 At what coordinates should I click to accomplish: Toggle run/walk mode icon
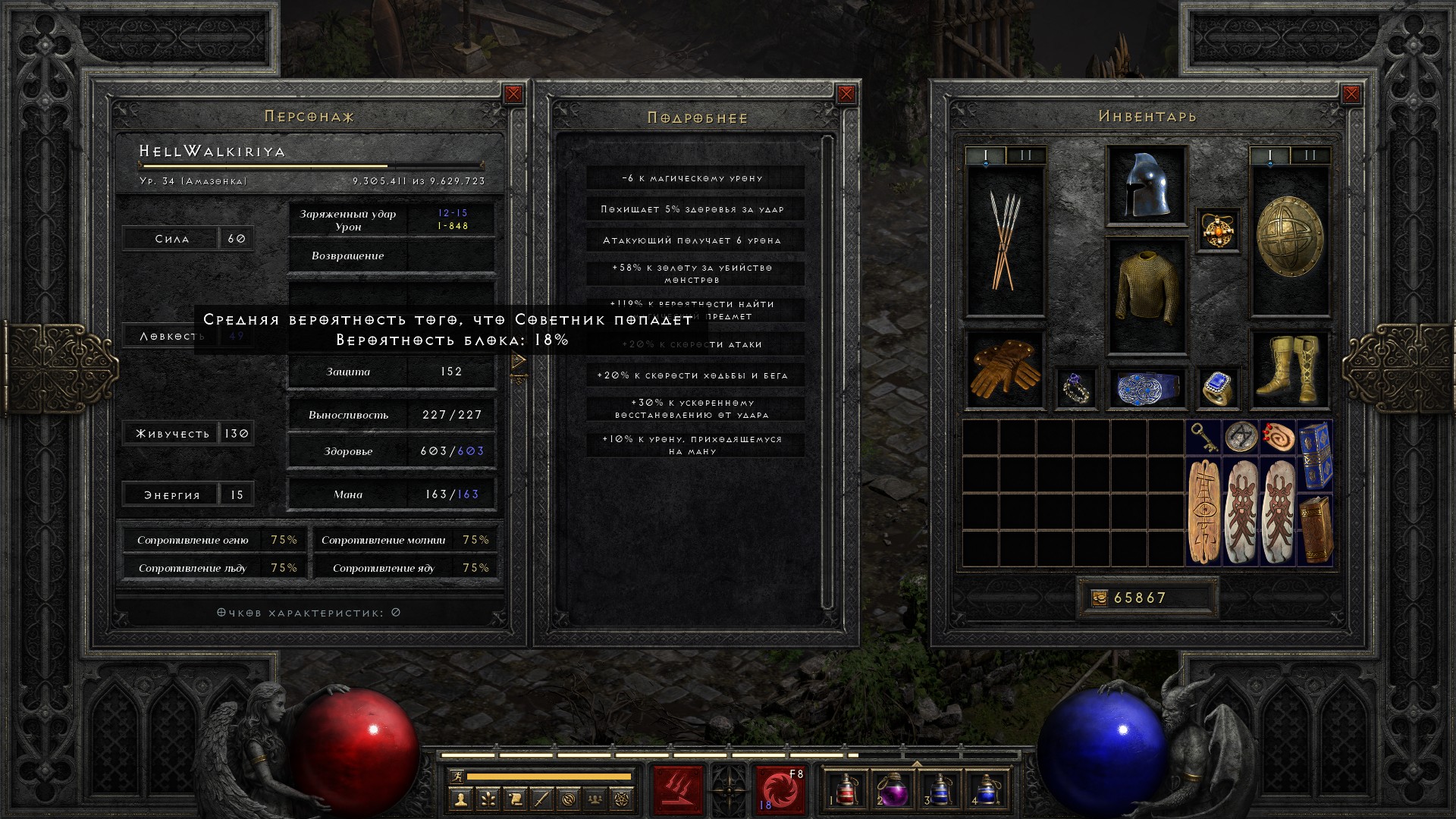[457, 776]
